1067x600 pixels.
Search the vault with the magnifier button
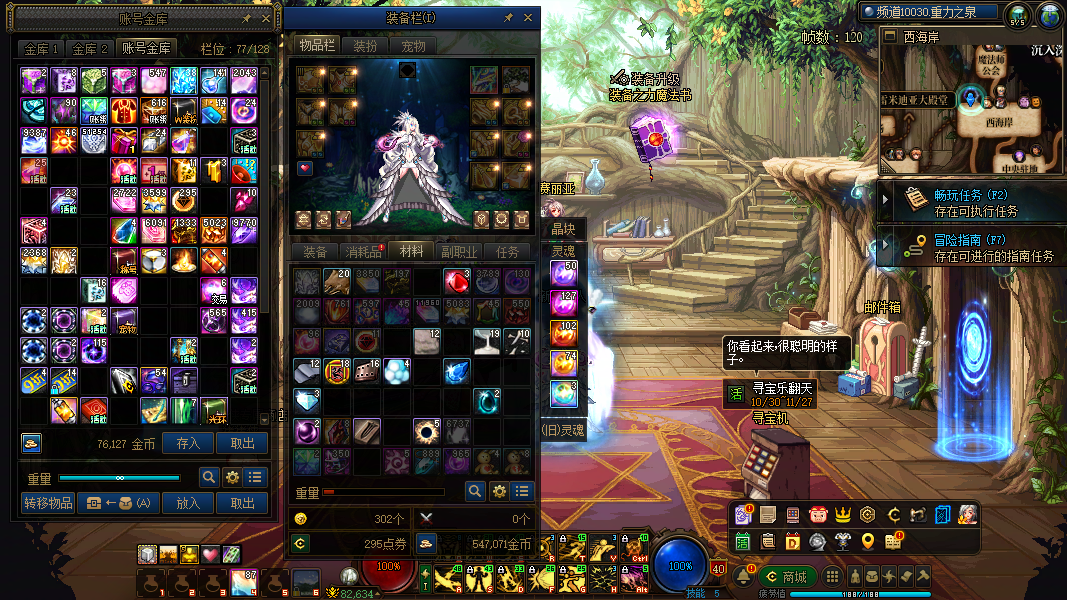pos(209,477)
